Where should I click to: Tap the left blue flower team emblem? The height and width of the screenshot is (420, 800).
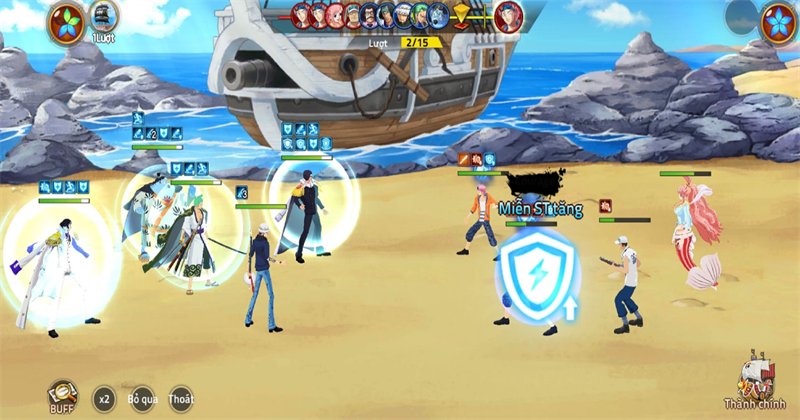(x=66, y=22)
